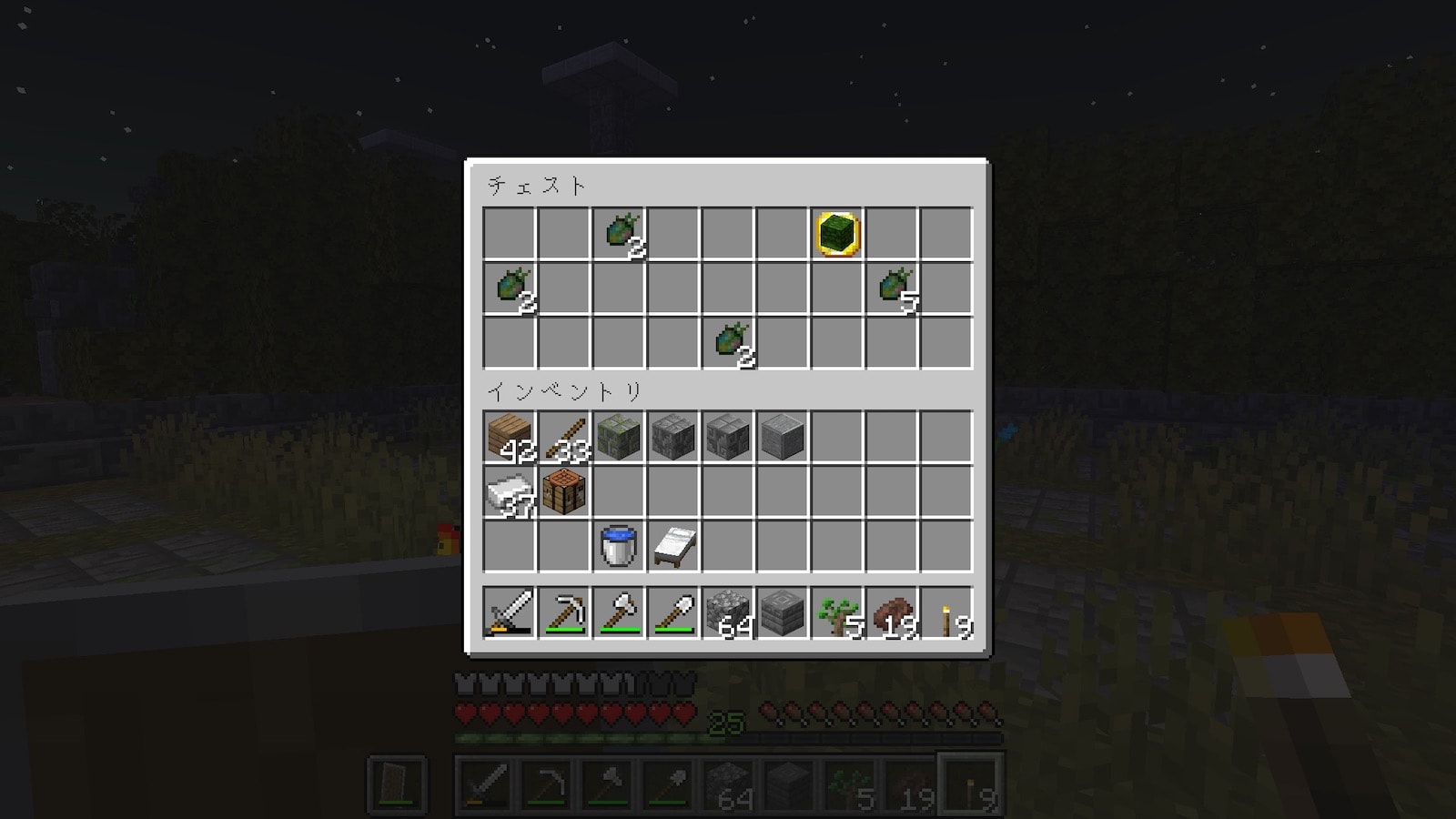
Task: Select the white bed item
Action: 673,547
